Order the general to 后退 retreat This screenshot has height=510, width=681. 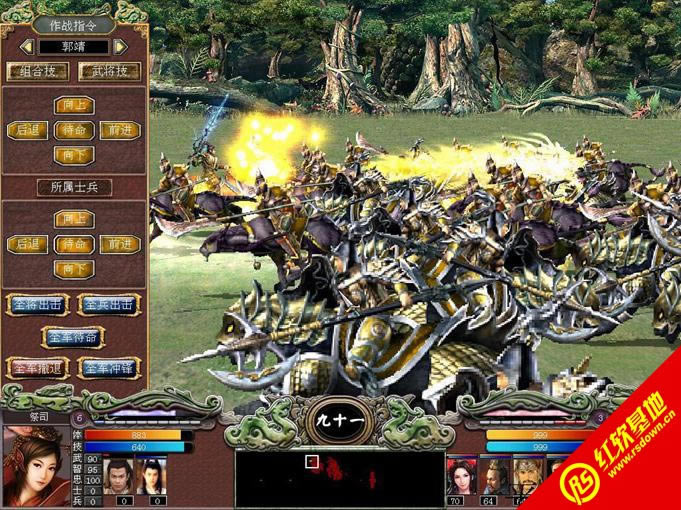26,130
